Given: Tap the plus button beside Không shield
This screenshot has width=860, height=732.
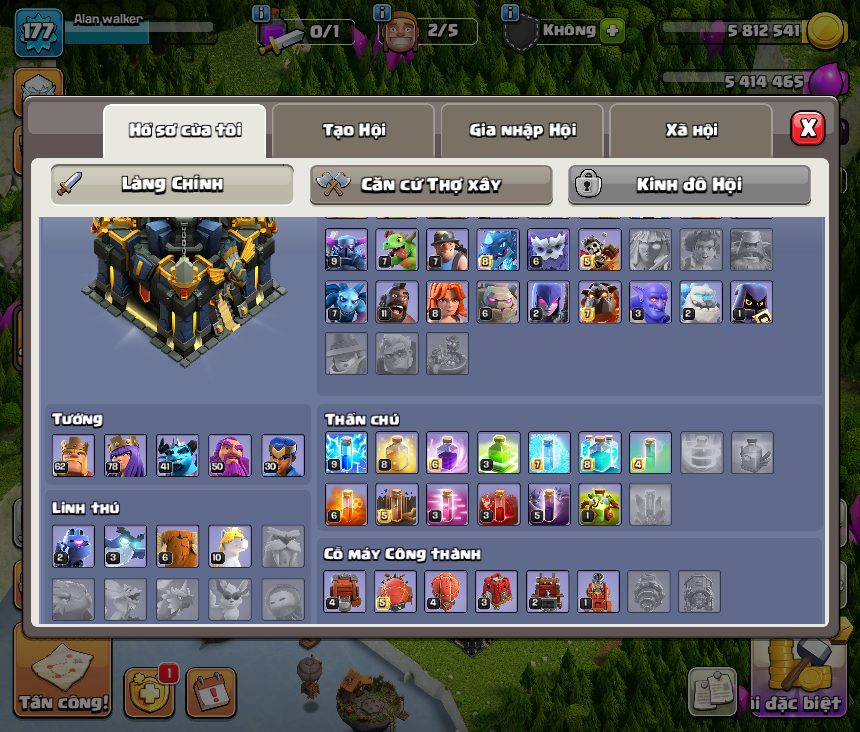Looking at the screenshot, I should tap(612, 31).
